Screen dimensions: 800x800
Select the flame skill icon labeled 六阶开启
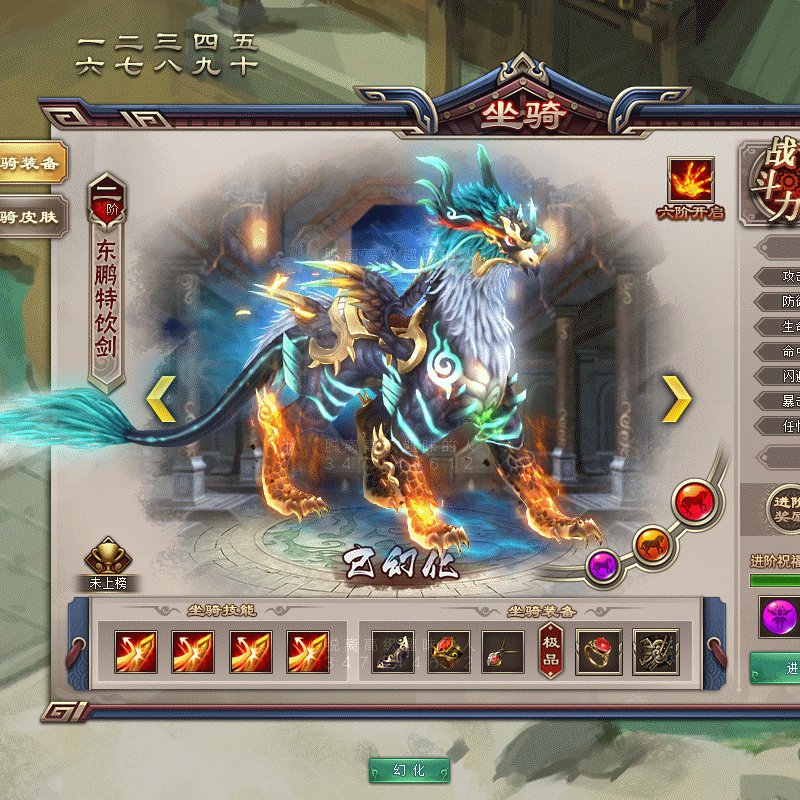(x=690, y=181)
